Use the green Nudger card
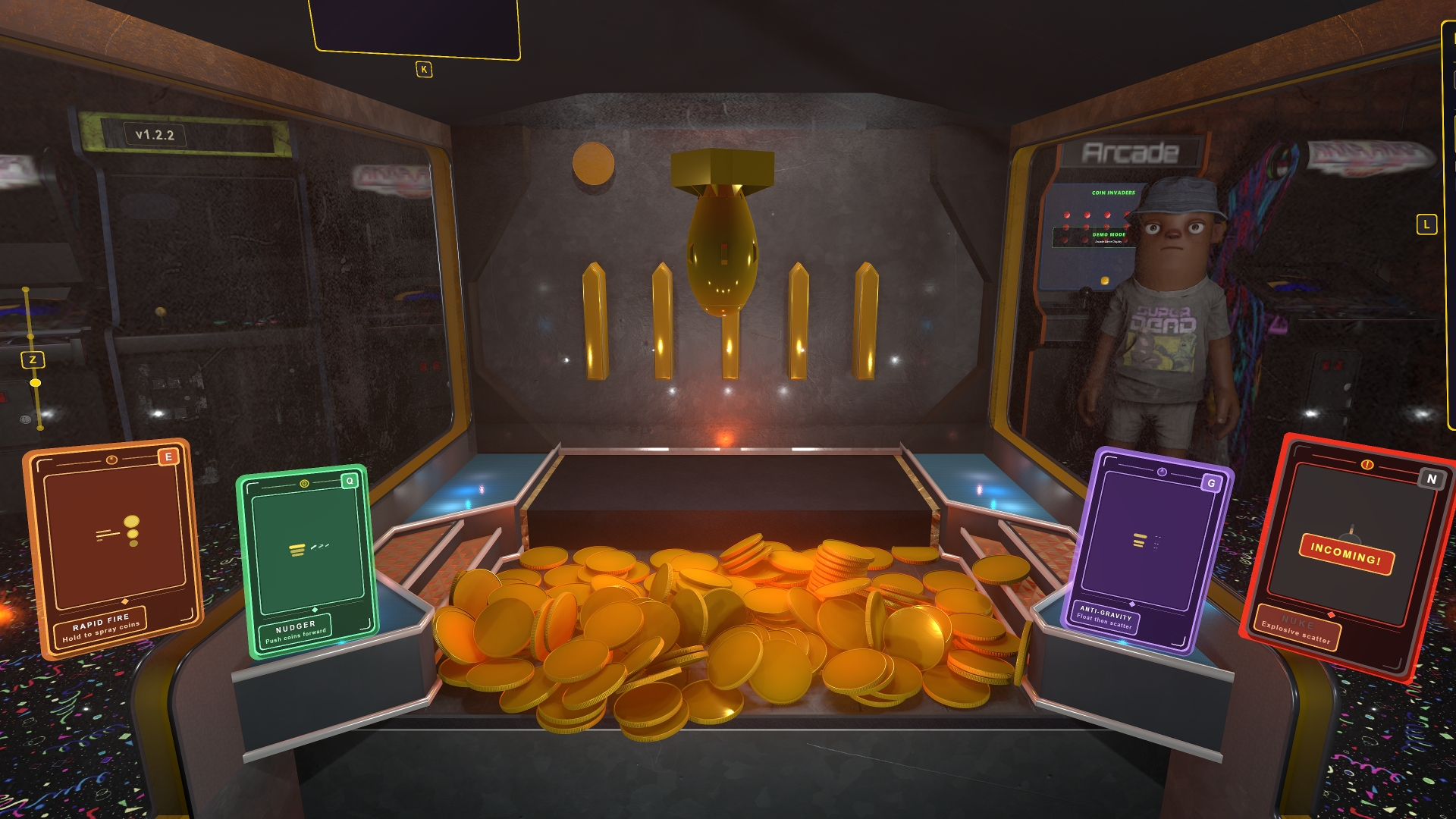 pos(307,560)
